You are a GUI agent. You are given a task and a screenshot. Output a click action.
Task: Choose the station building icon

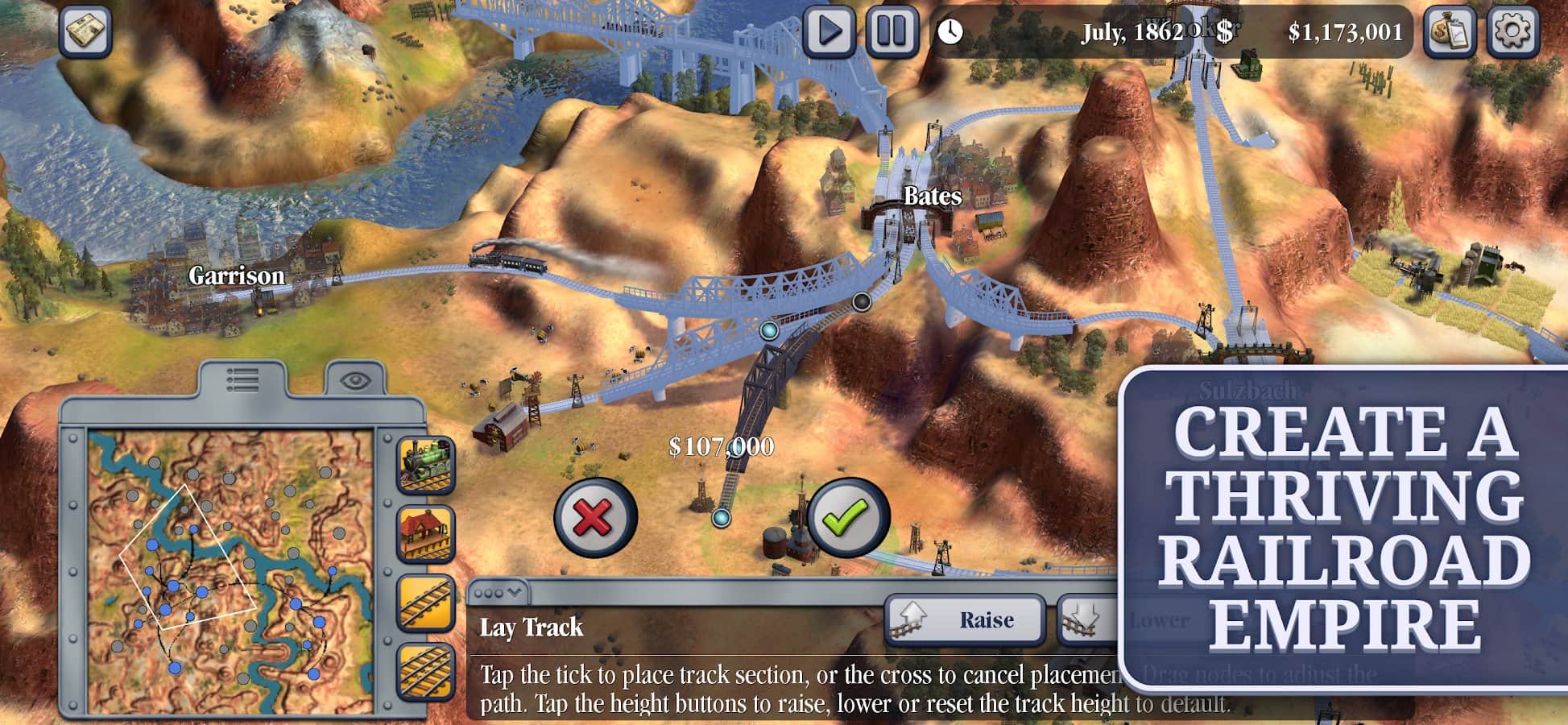pyautogui.click(x=426, y=533)
